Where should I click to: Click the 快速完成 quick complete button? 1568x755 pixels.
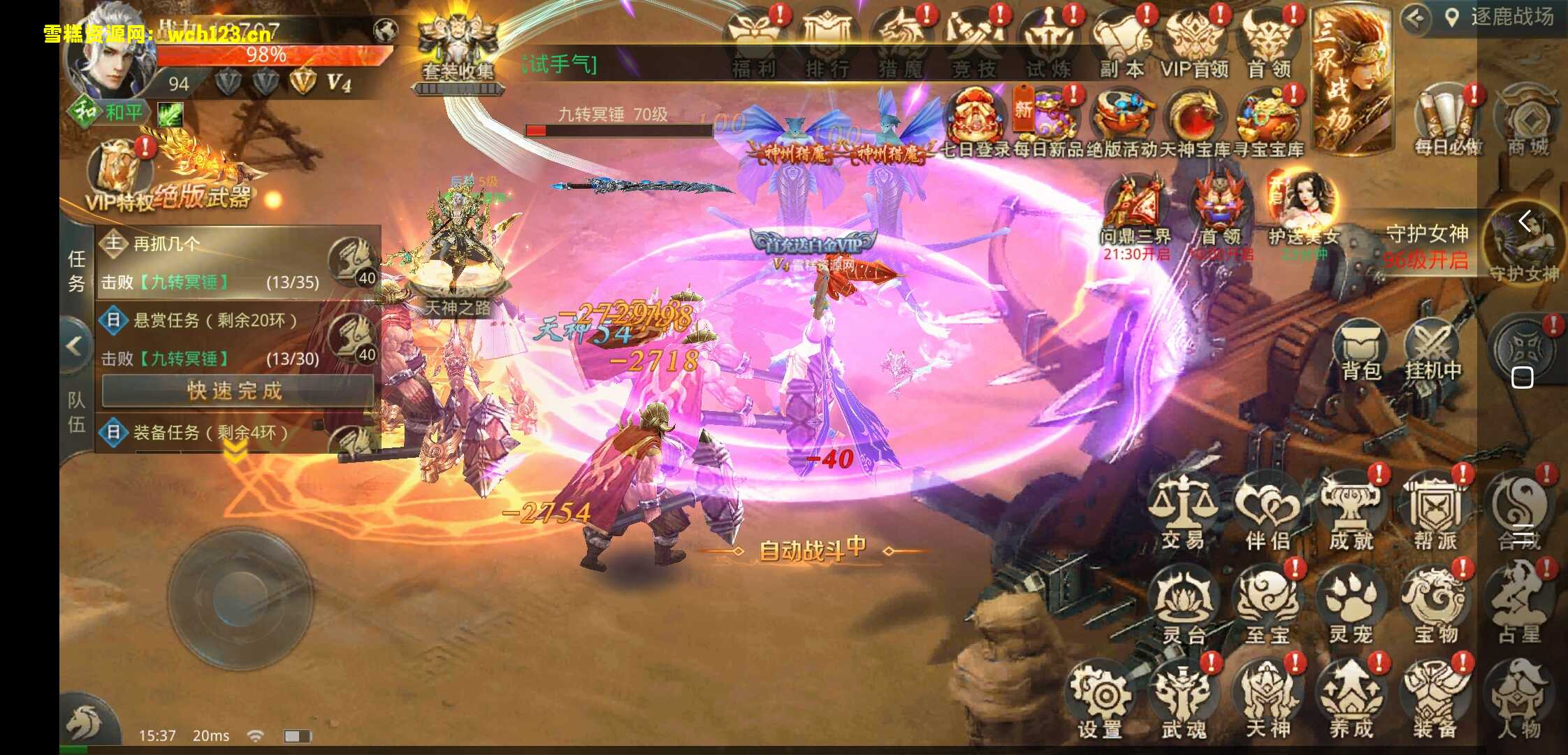point(235,391)
